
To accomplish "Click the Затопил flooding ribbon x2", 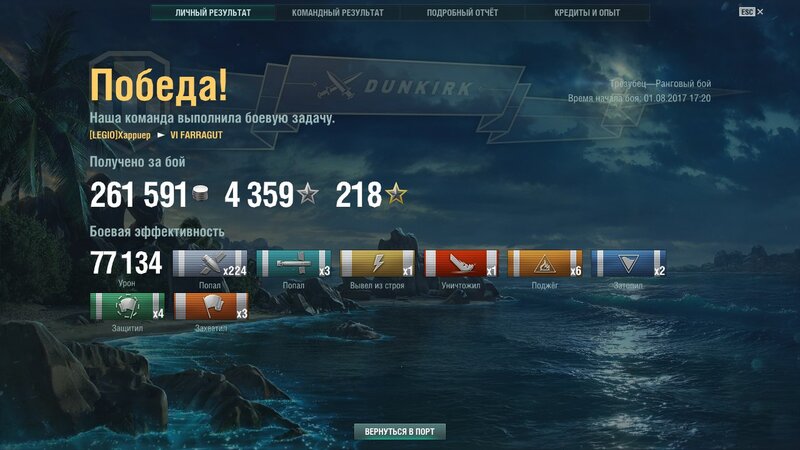I will coord(629,264).
